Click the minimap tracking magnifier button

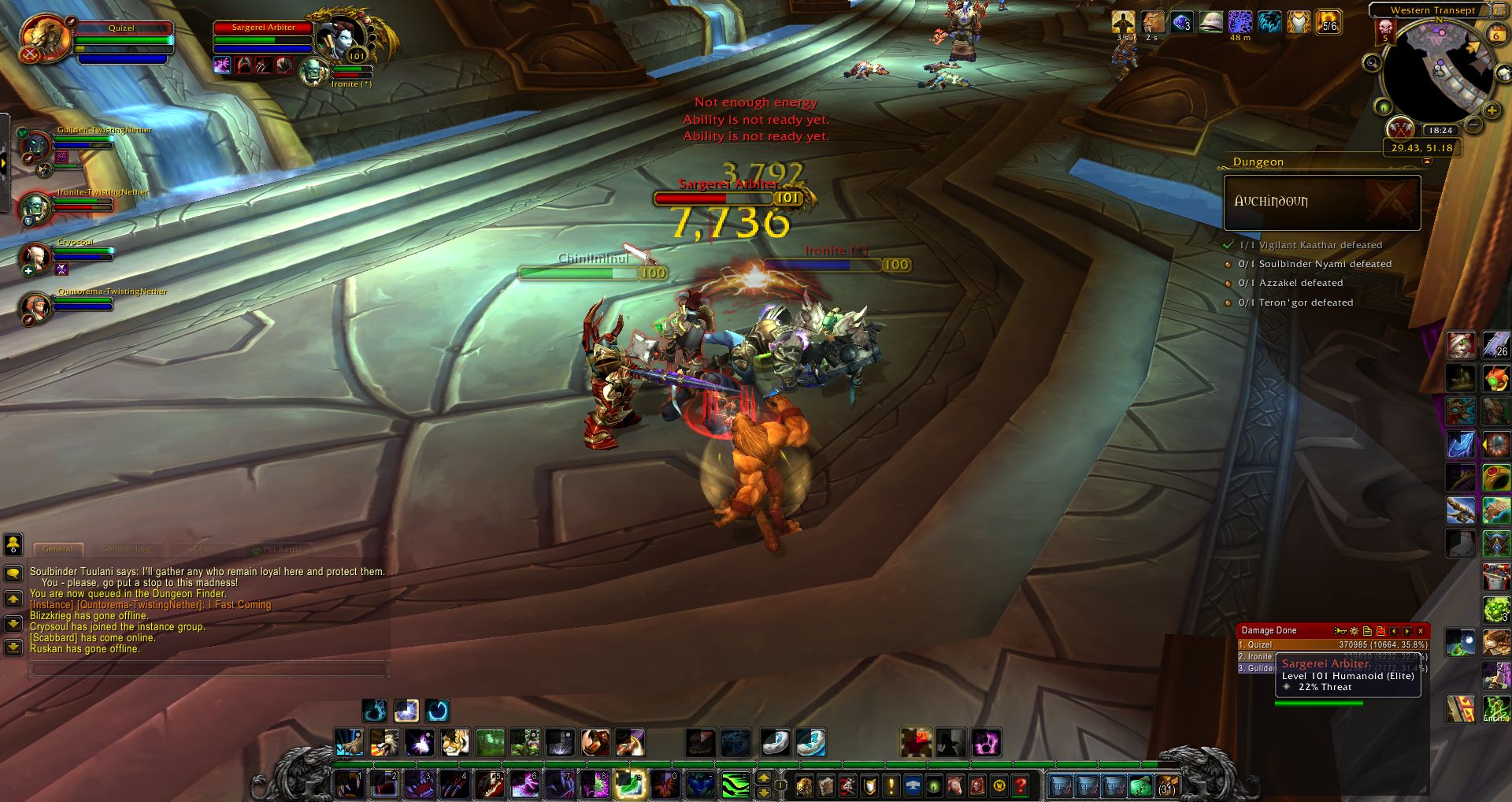pos(1372,63)
